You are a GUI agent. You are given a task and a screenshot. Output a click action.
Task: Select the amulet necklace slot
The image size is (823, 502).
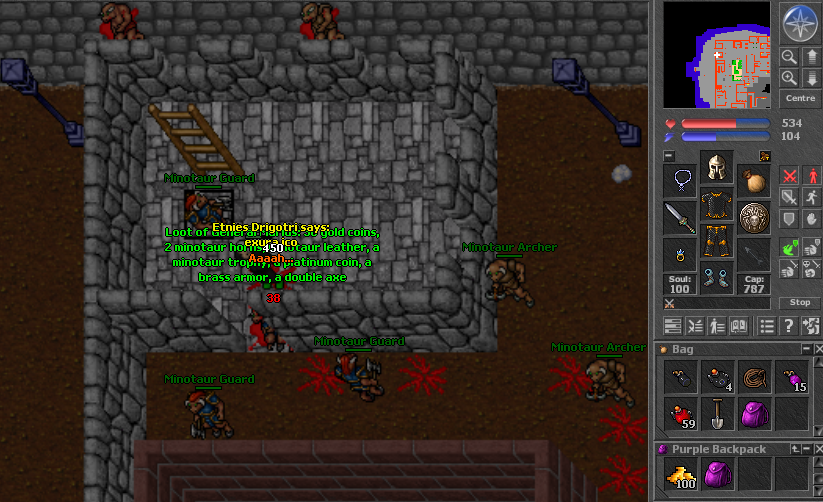[679, 181]
